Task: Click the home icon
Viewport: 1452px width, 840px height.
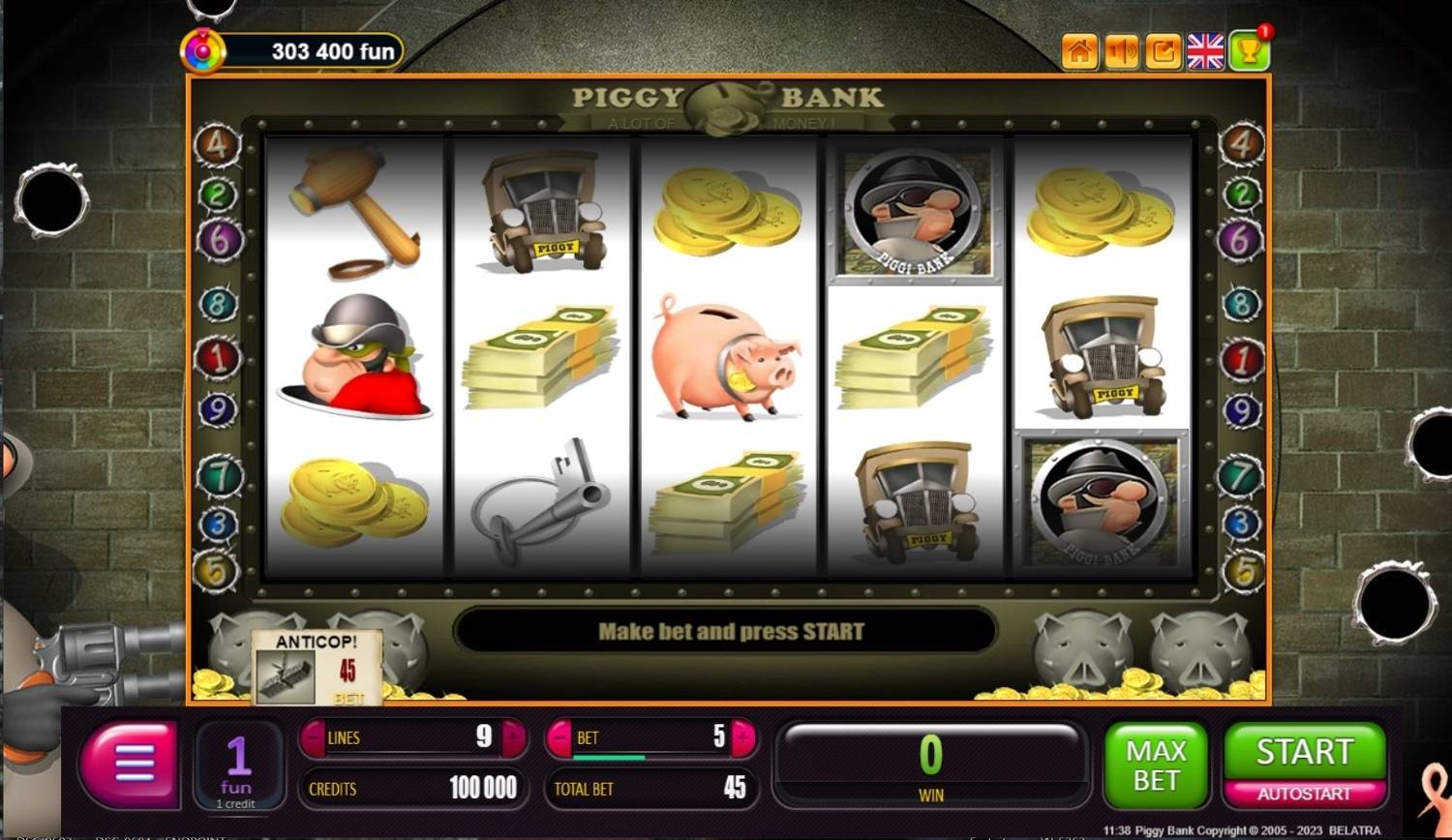Action: (x=1078, y=51)
